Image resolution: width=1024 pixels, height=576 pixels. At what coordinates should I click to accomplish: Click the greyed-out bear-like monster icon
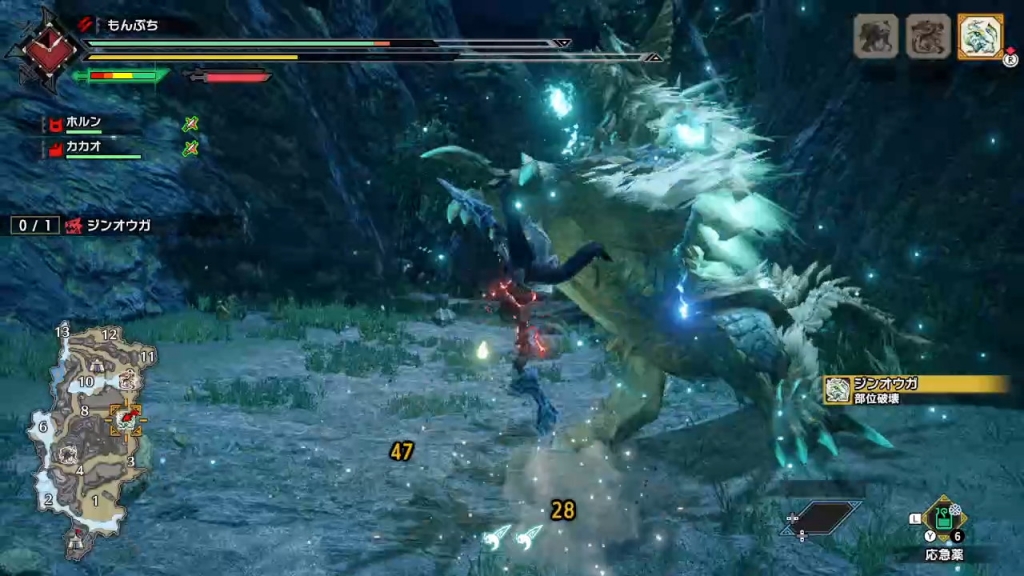click(x=875, y=37)
